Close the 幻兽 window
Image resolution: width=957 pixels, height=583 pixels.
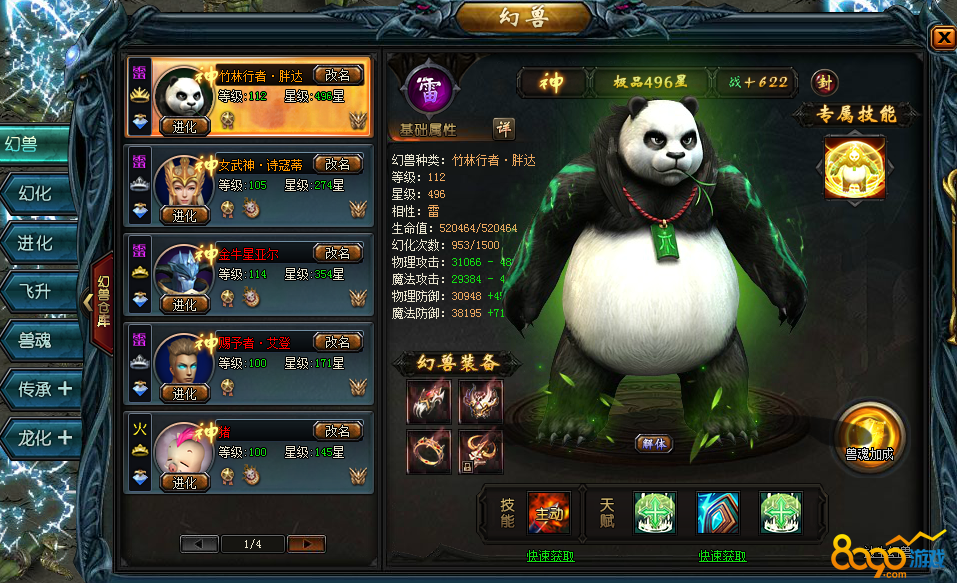tap(943, 38)
